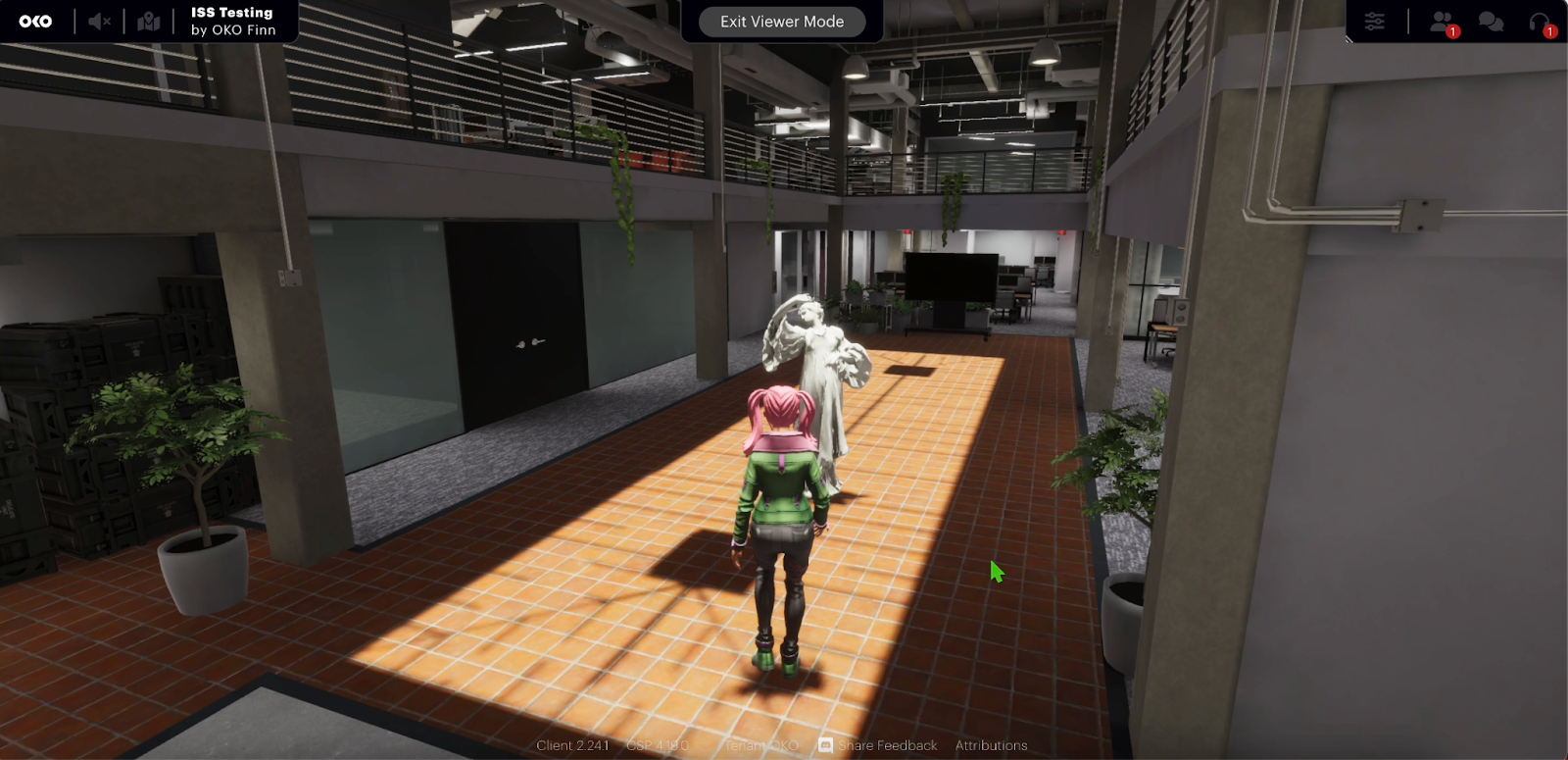1568x760 pixels.
Task: Open the settings sliders icon
Action: pos(1374,21)
